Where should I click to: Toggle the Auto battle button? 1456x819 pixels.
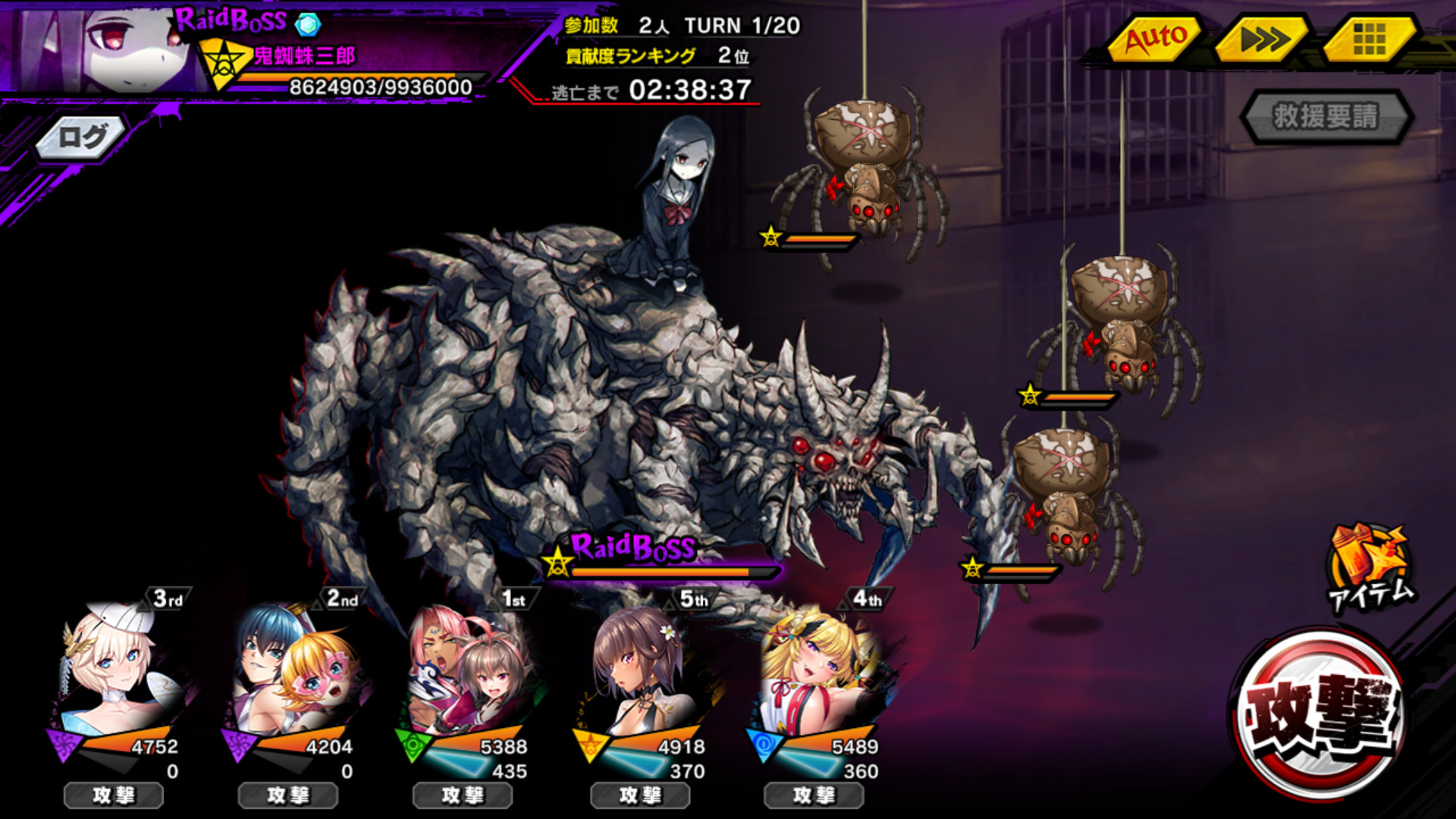coord(1154,38)
